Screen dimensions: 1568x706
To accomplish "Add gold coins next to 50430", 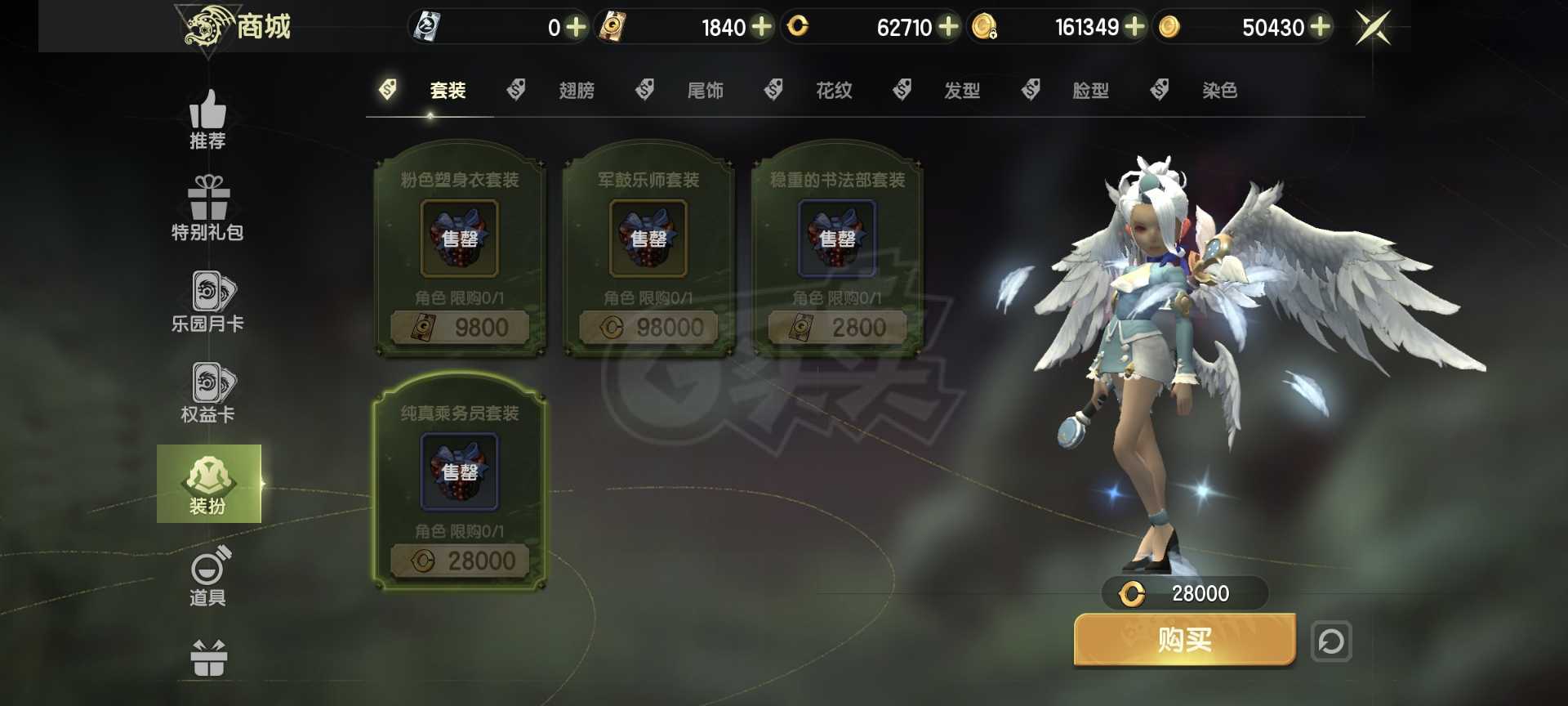I will tap(1319, 27).
